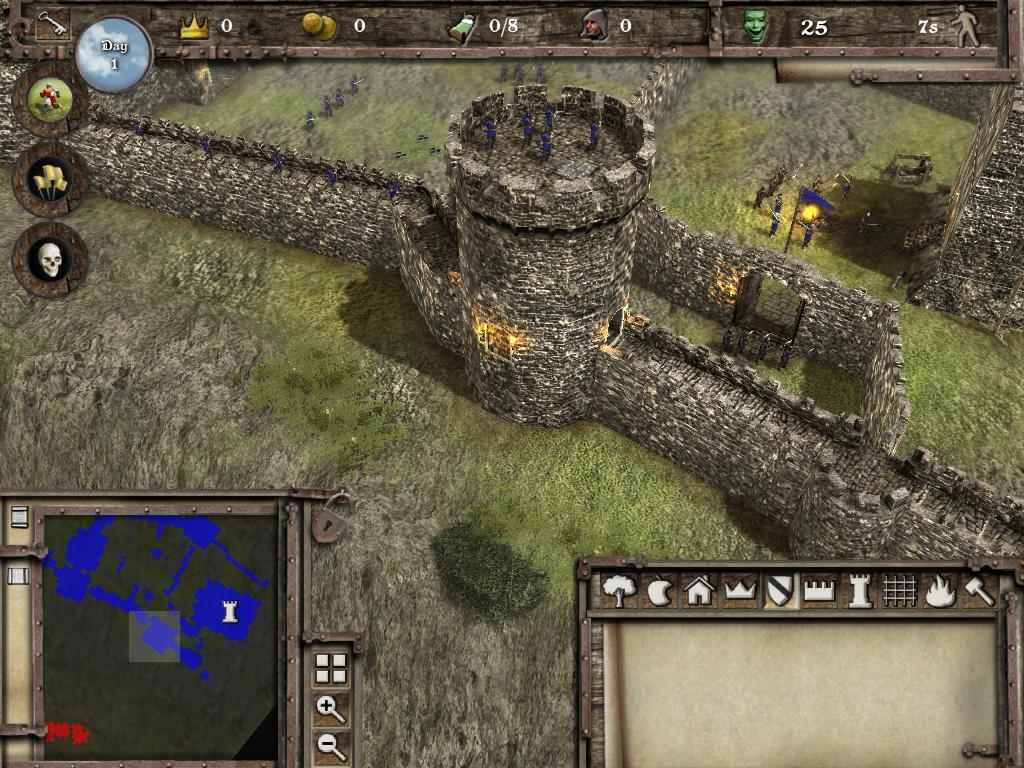Open the crenellated wall tab
The image size is (1024, 768).
[819, 591]
